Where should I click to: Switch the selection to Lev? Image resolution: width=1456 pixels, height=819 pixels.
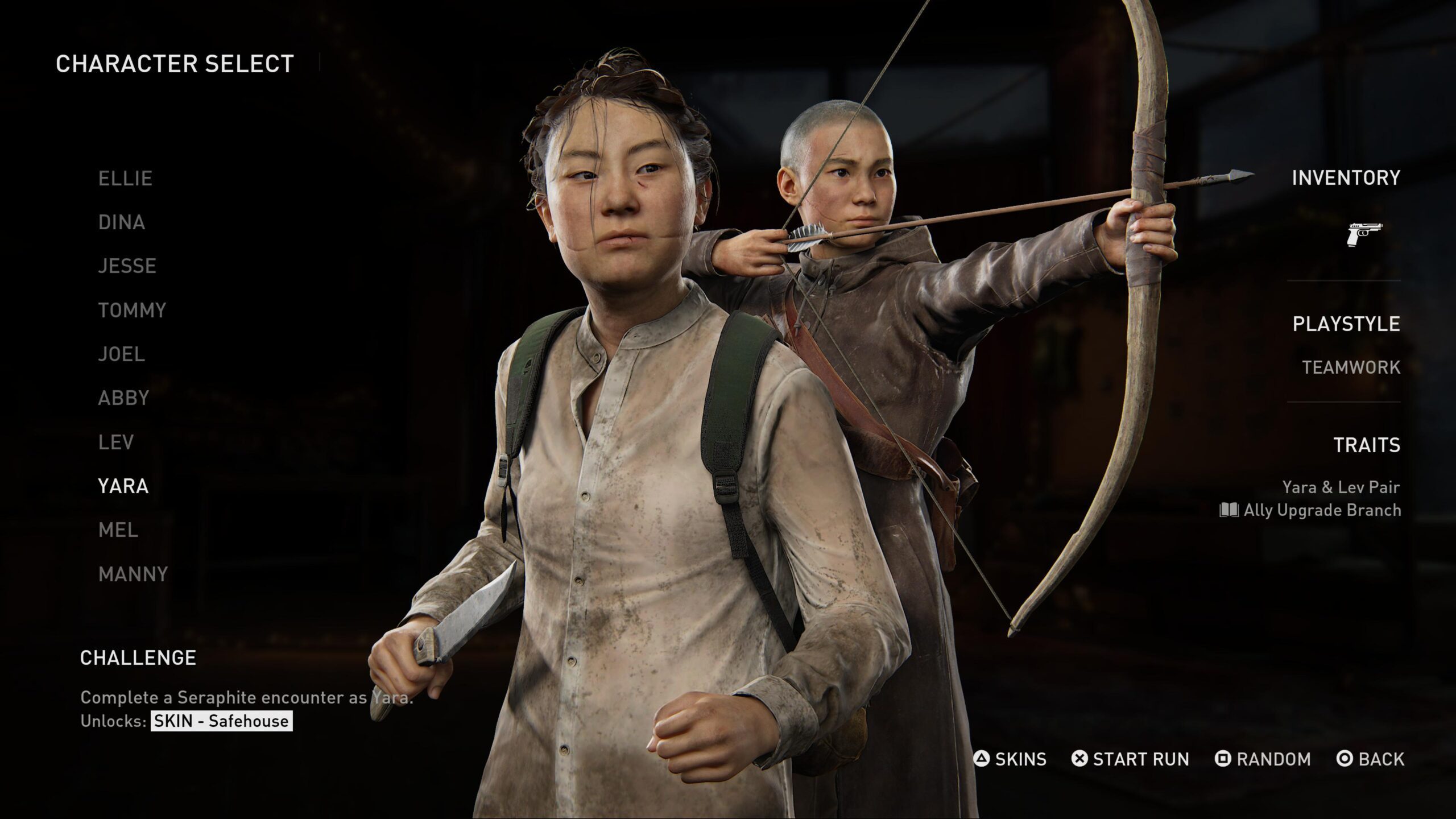click(x=116, y=442)
